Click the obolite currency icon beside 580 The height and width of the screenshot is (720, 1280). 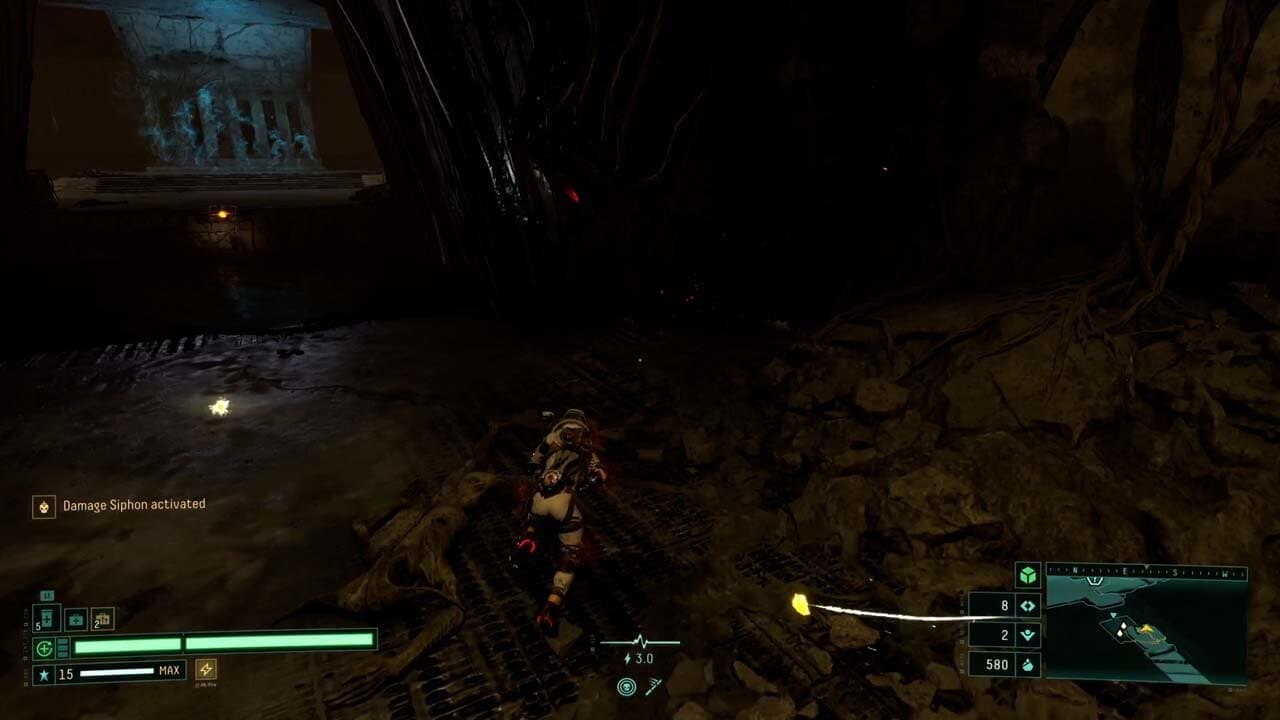pyautogui.click(x=1029, y=664)
